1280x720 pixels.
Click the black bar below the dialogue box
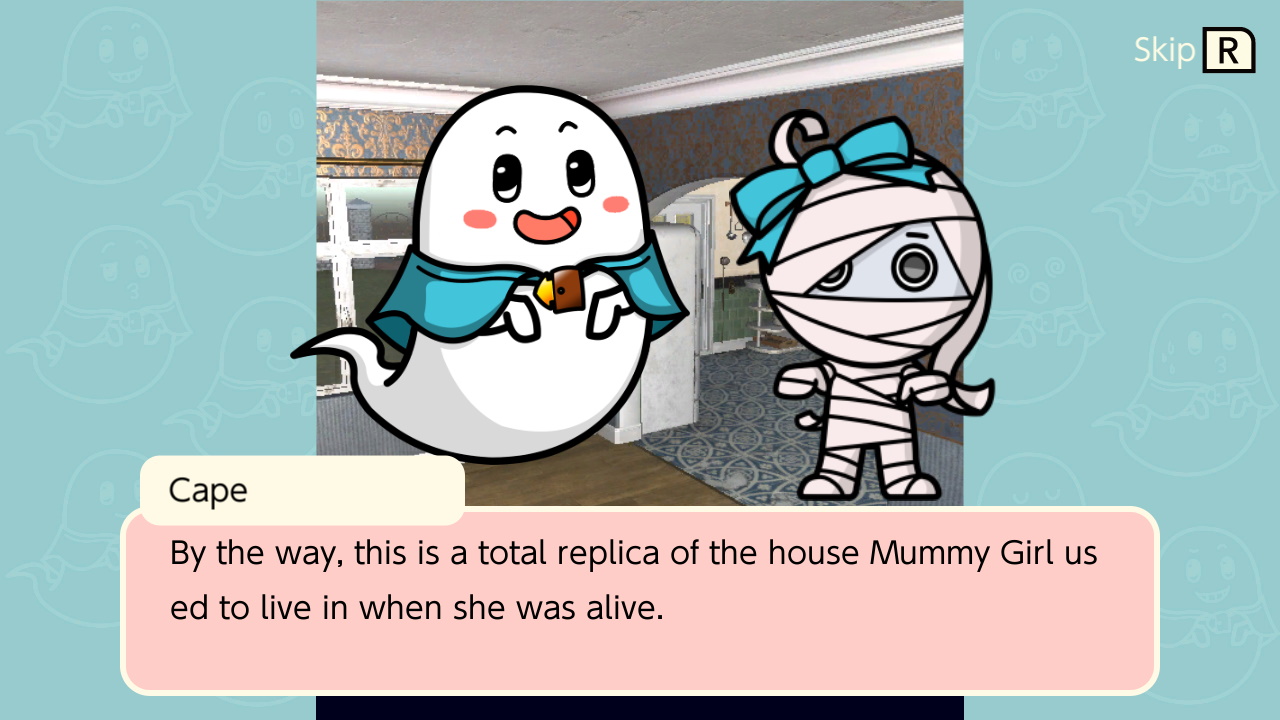pos(640,710)
